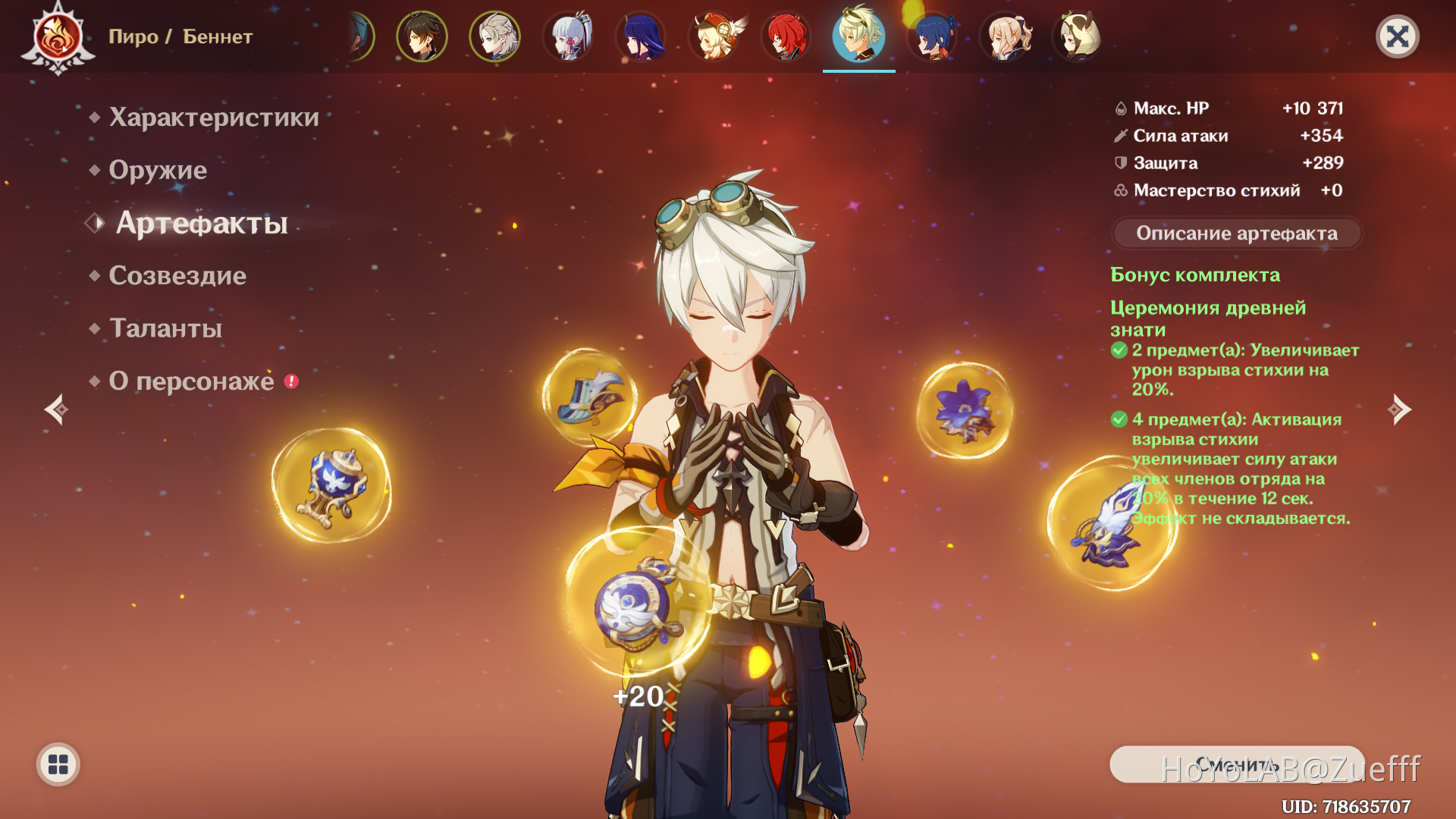The image size is (1456, 819).
Task: Click the Описание артефакта button
Action: [x=1236, y=234]
